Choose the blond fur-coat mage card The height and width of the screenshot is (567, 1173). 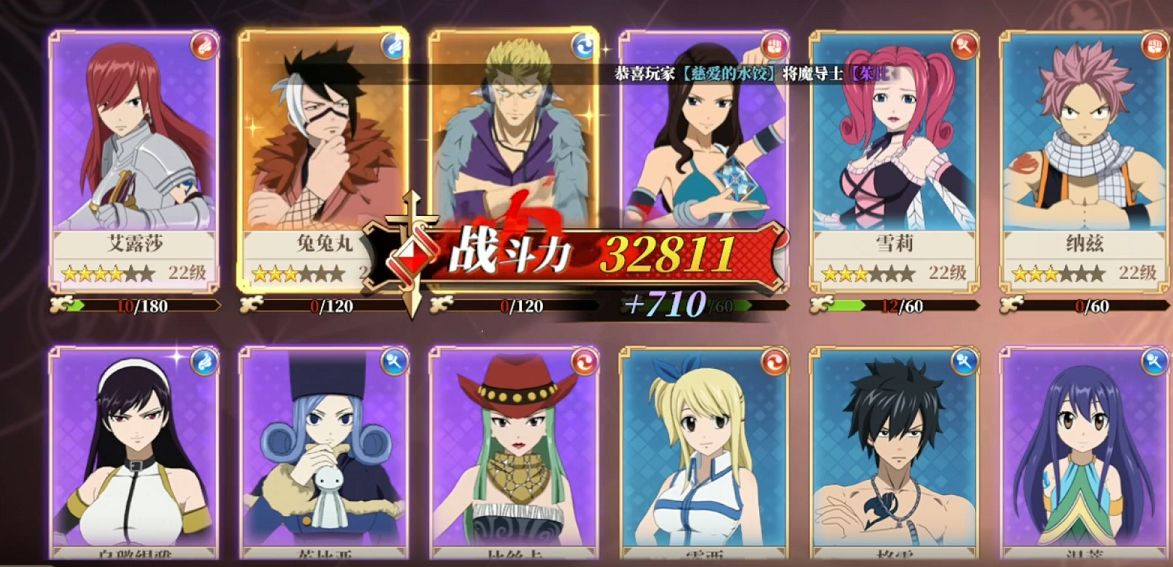click(x=512, y=130)
